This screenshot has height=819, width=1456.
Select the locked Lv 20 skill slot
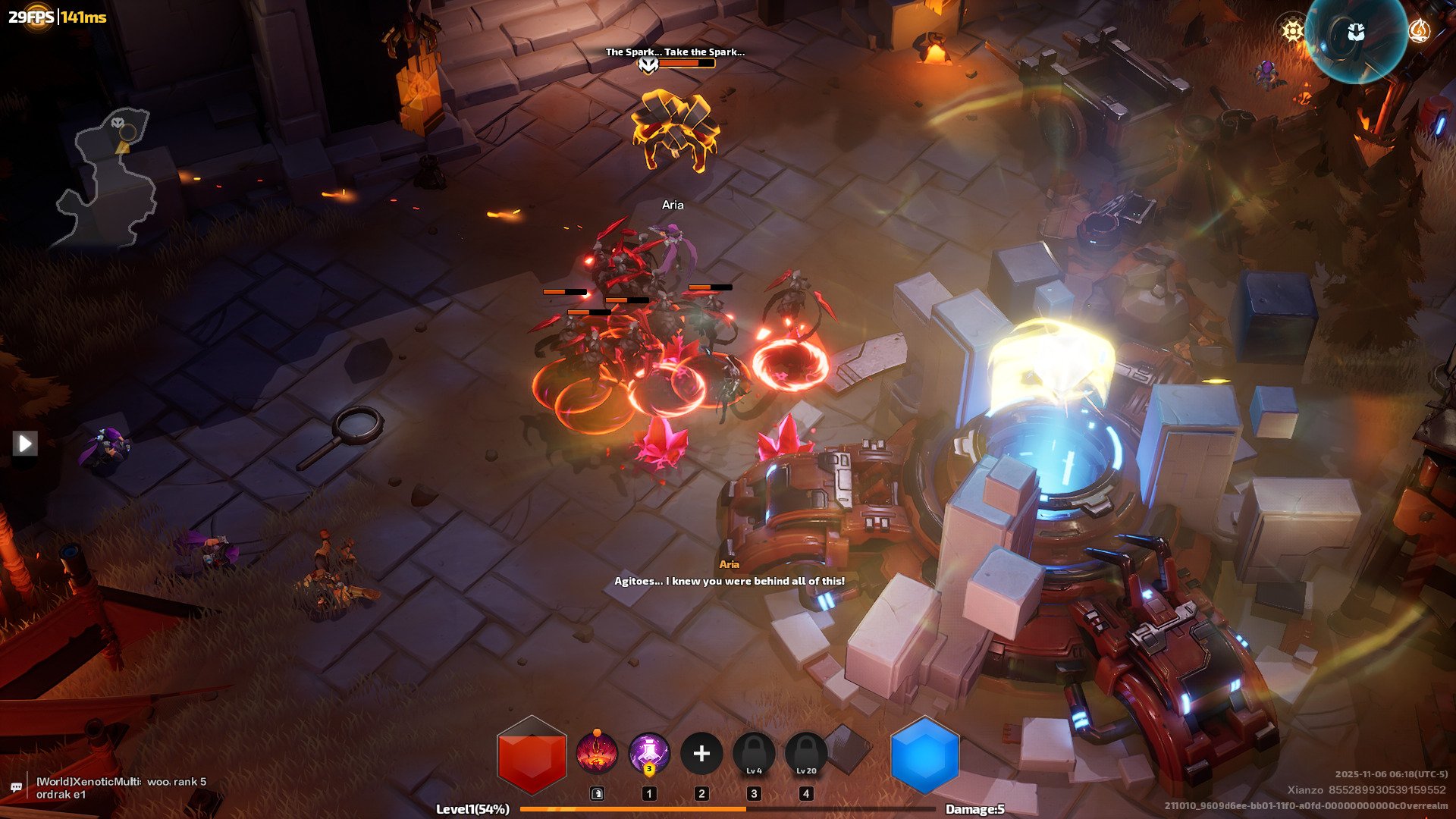[x=806, y=754]
